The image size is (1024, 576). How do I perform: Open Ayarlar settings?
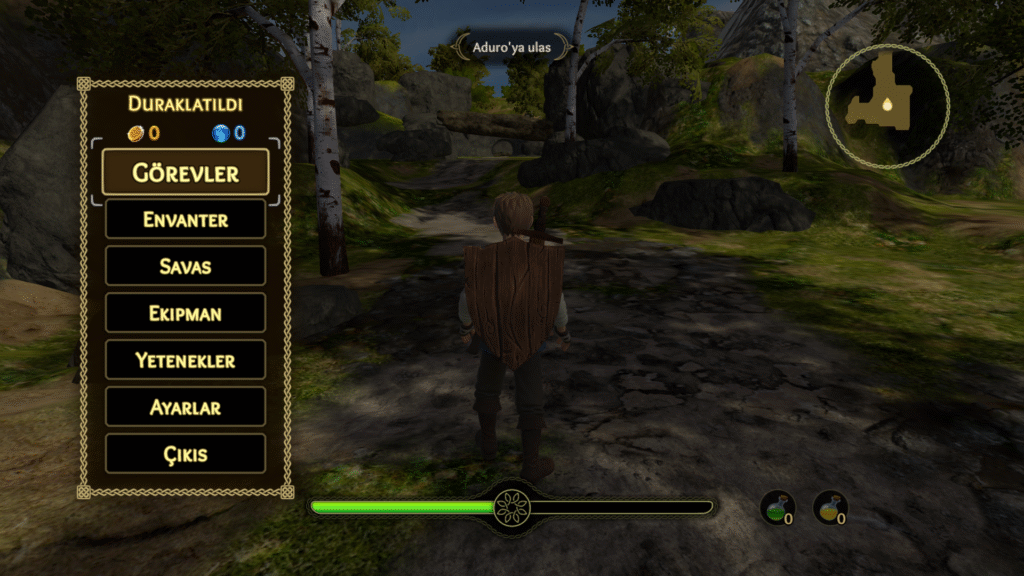click(185, 407)
